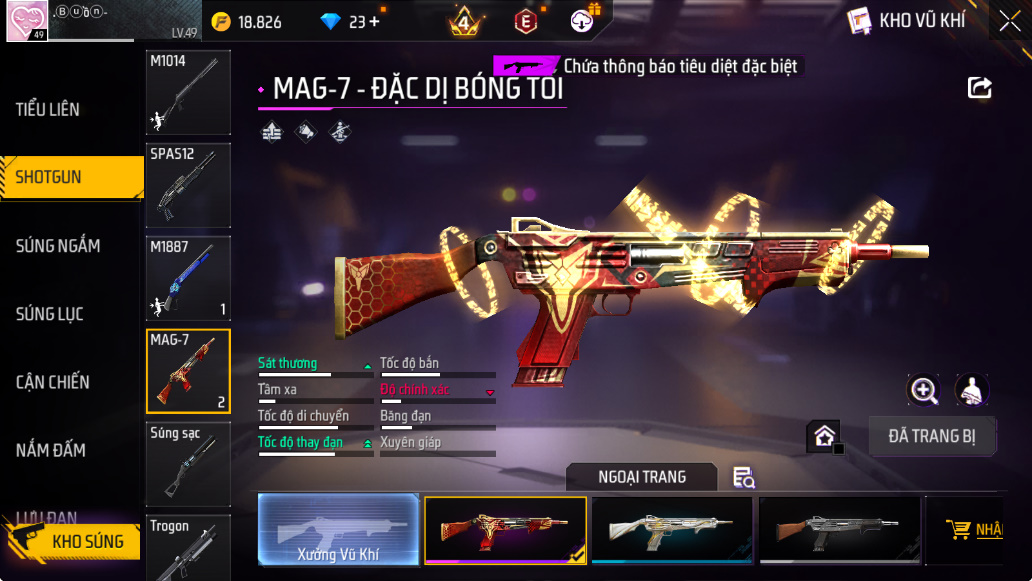Select the Tiểu Liên weapon category
Image resolution: width=1032 pixels, height=581 pixels.
(48, 109)
